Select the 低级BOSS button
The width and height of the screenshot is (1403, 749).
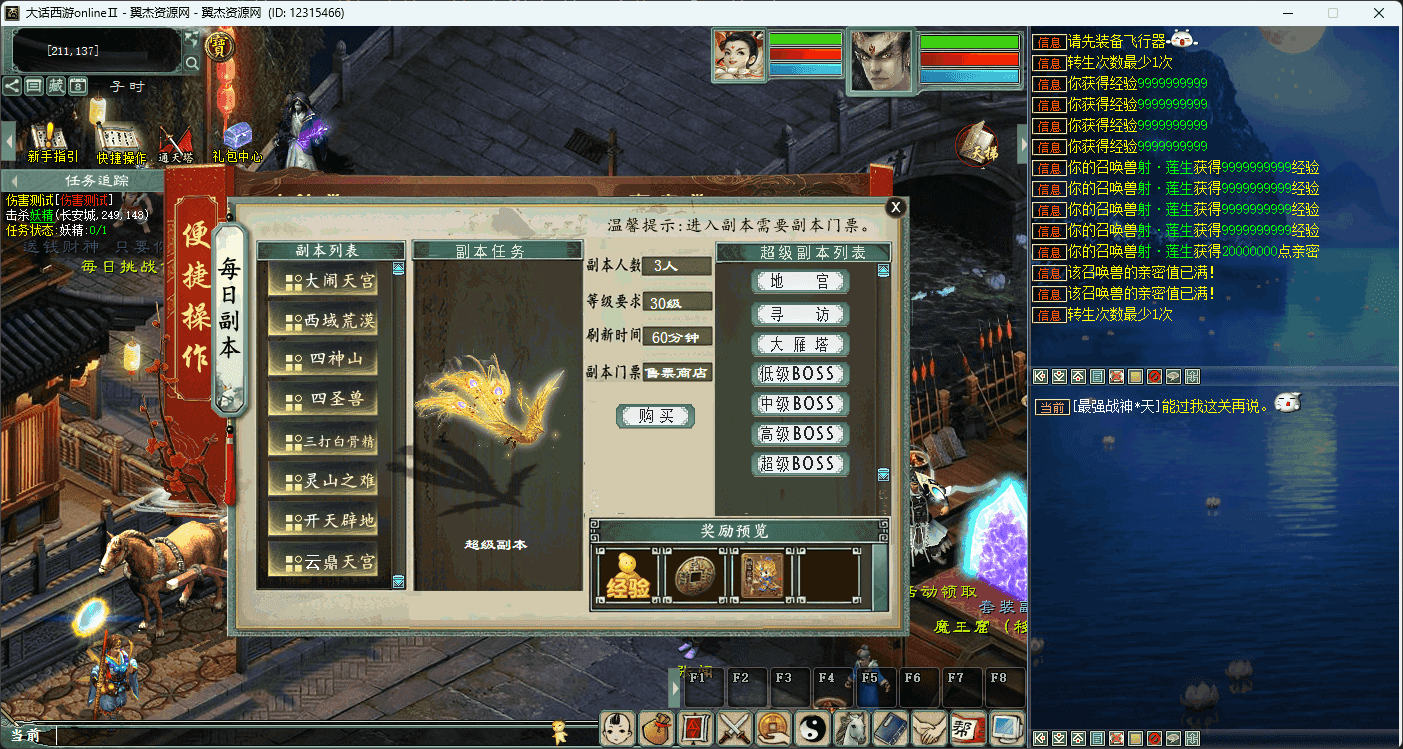(x=800, y=374)
